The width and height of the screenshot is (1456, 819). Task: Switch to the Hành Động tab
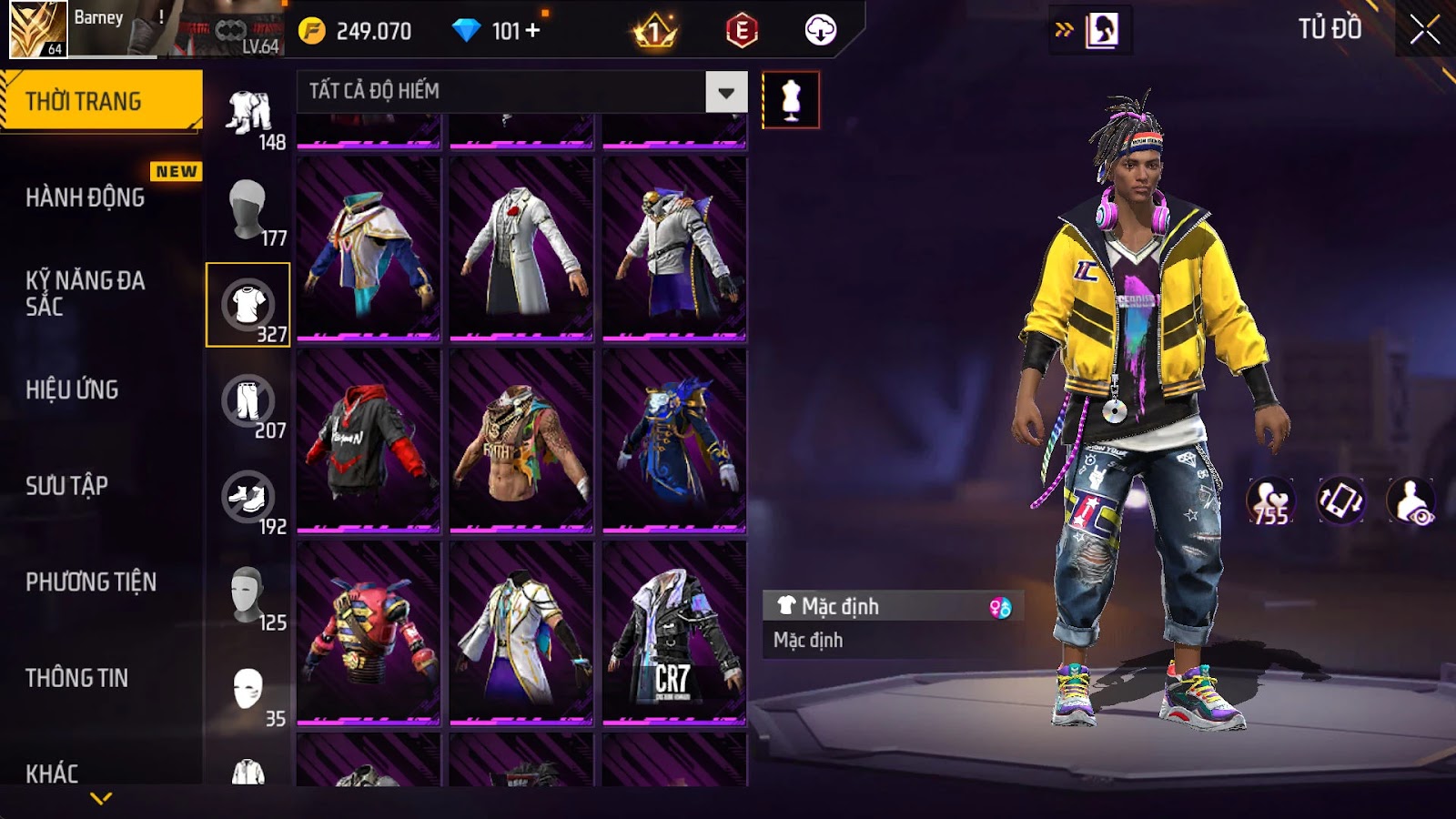click(86, 197)
